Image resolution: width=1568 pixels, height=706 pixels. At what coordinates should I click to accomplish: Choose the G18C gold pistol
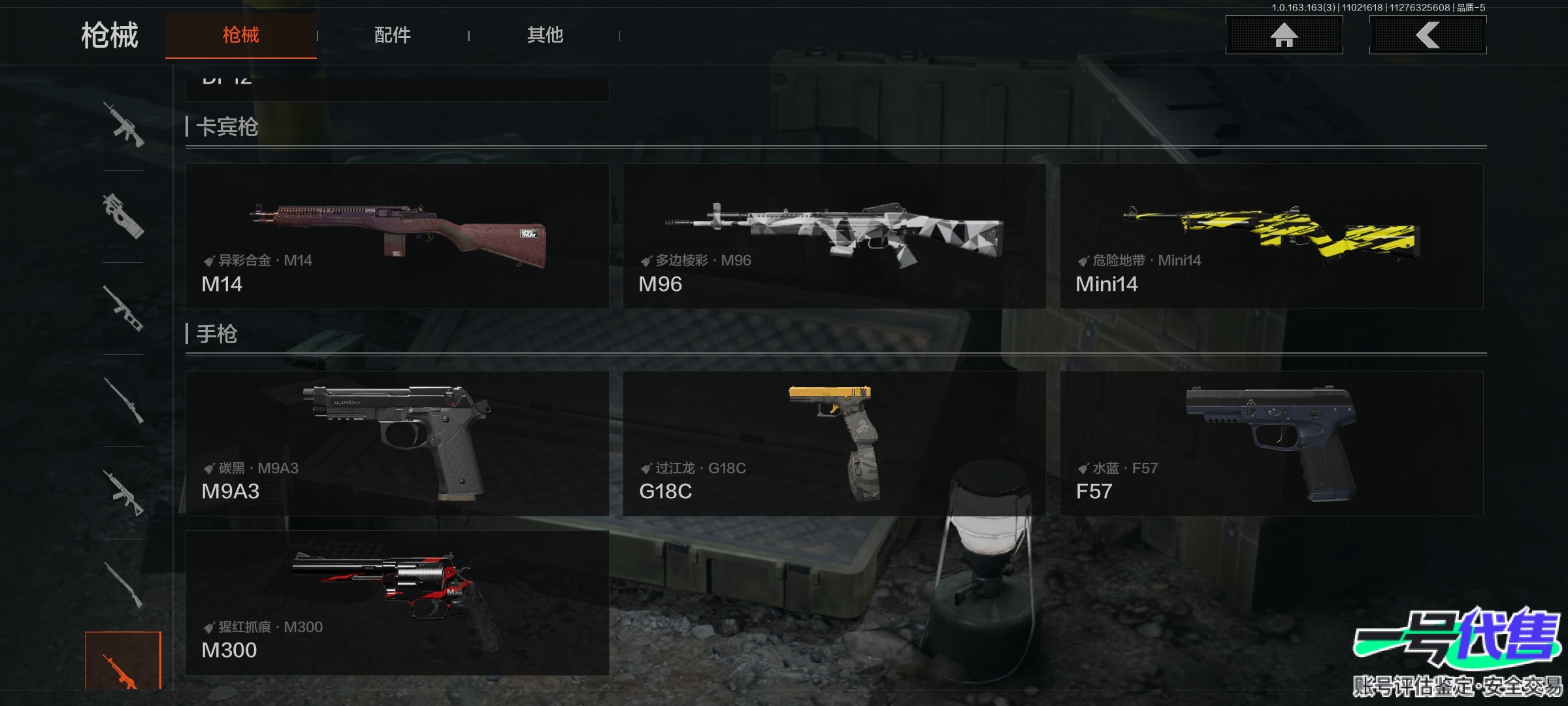pos(834,443)
